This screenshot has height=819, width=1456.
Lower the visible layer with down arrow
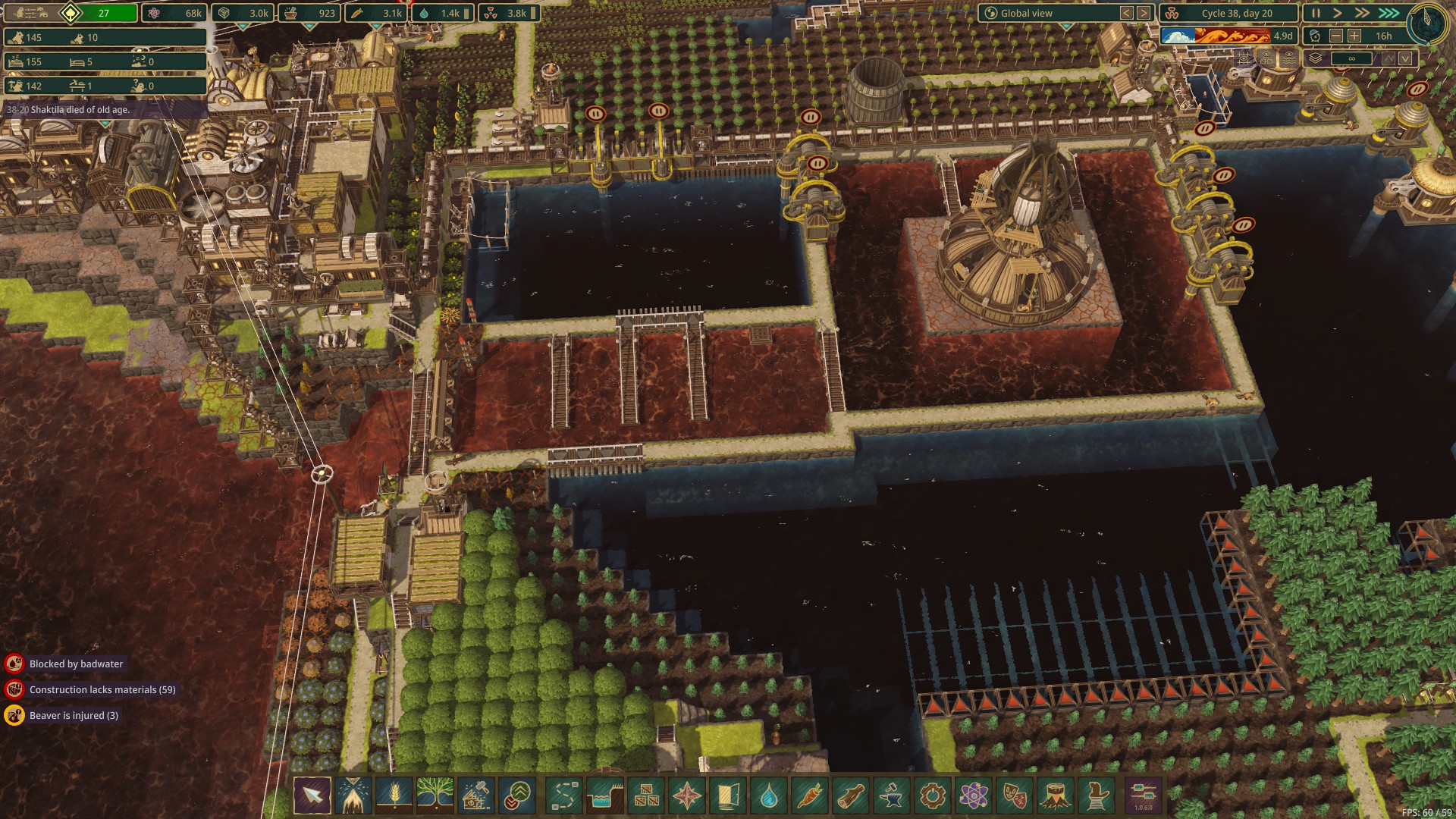[1406, 58]
